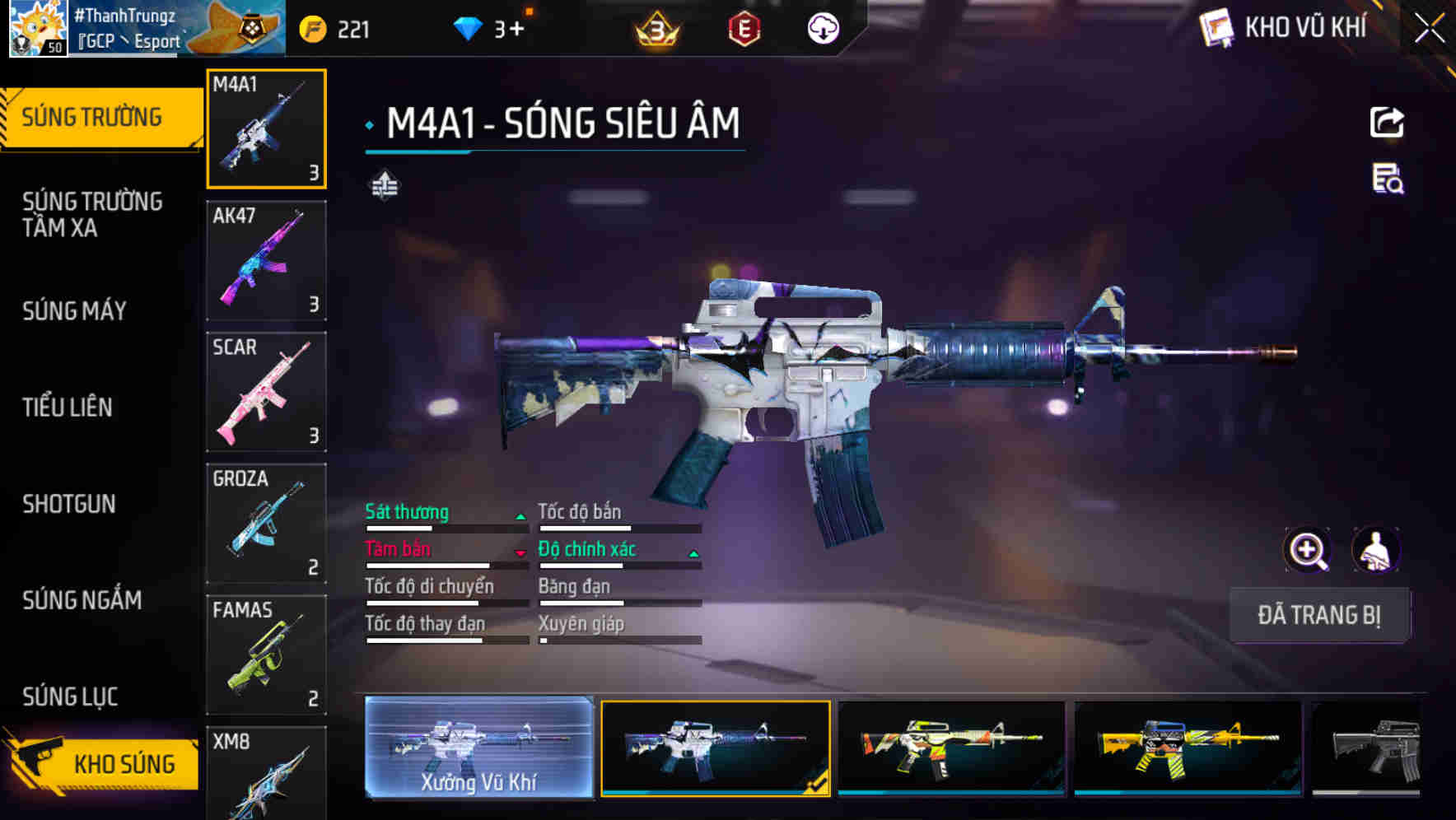This screenshot has width=1456, height=820.
Task: Choose the orange and white M4A1 skin
Action: [951, 748]
